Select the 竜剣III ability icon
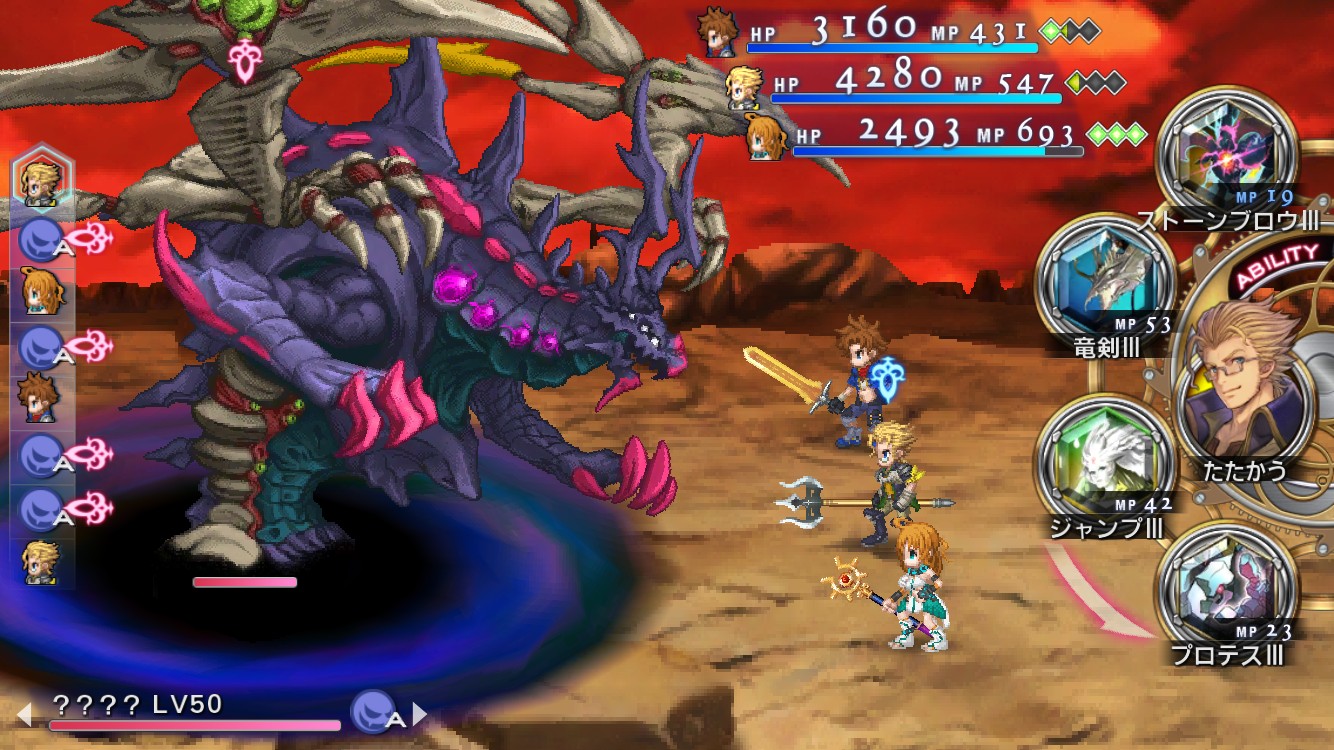1334x750 pixels. (x=1104, y=284)
